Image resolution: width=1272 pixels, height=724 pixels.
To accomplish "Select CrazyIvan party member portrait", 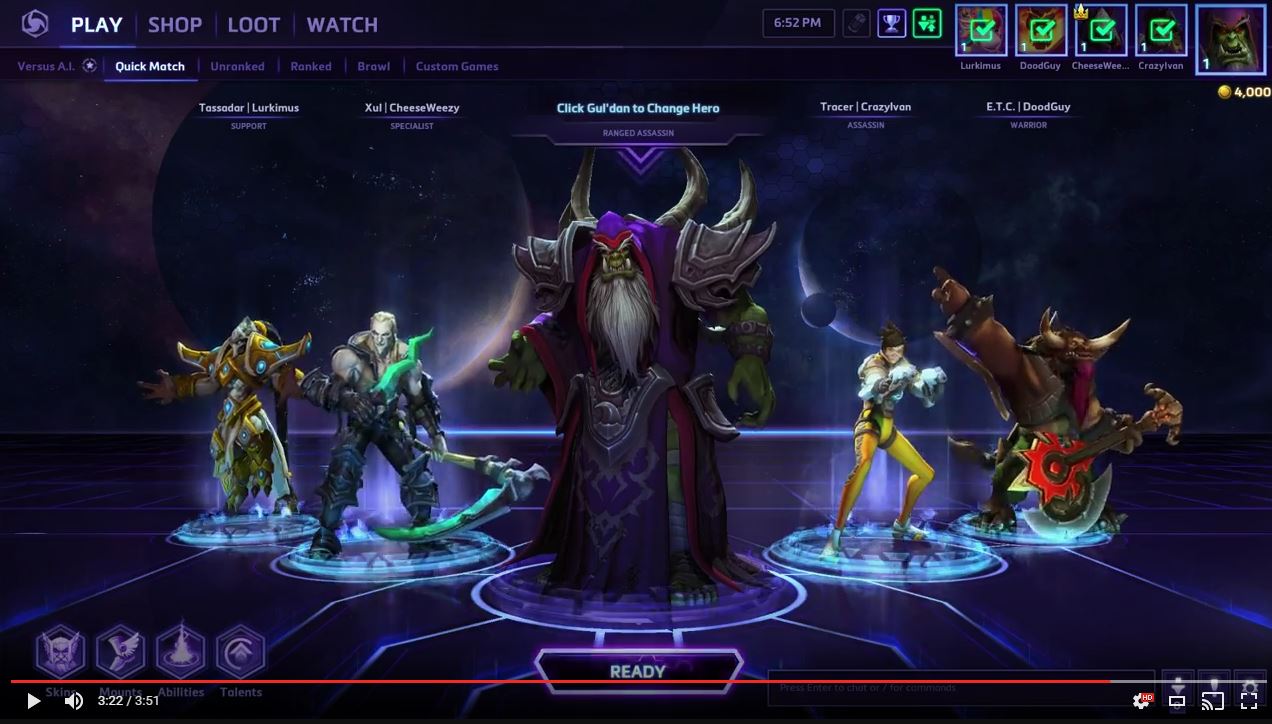I will coord(1161,31).
